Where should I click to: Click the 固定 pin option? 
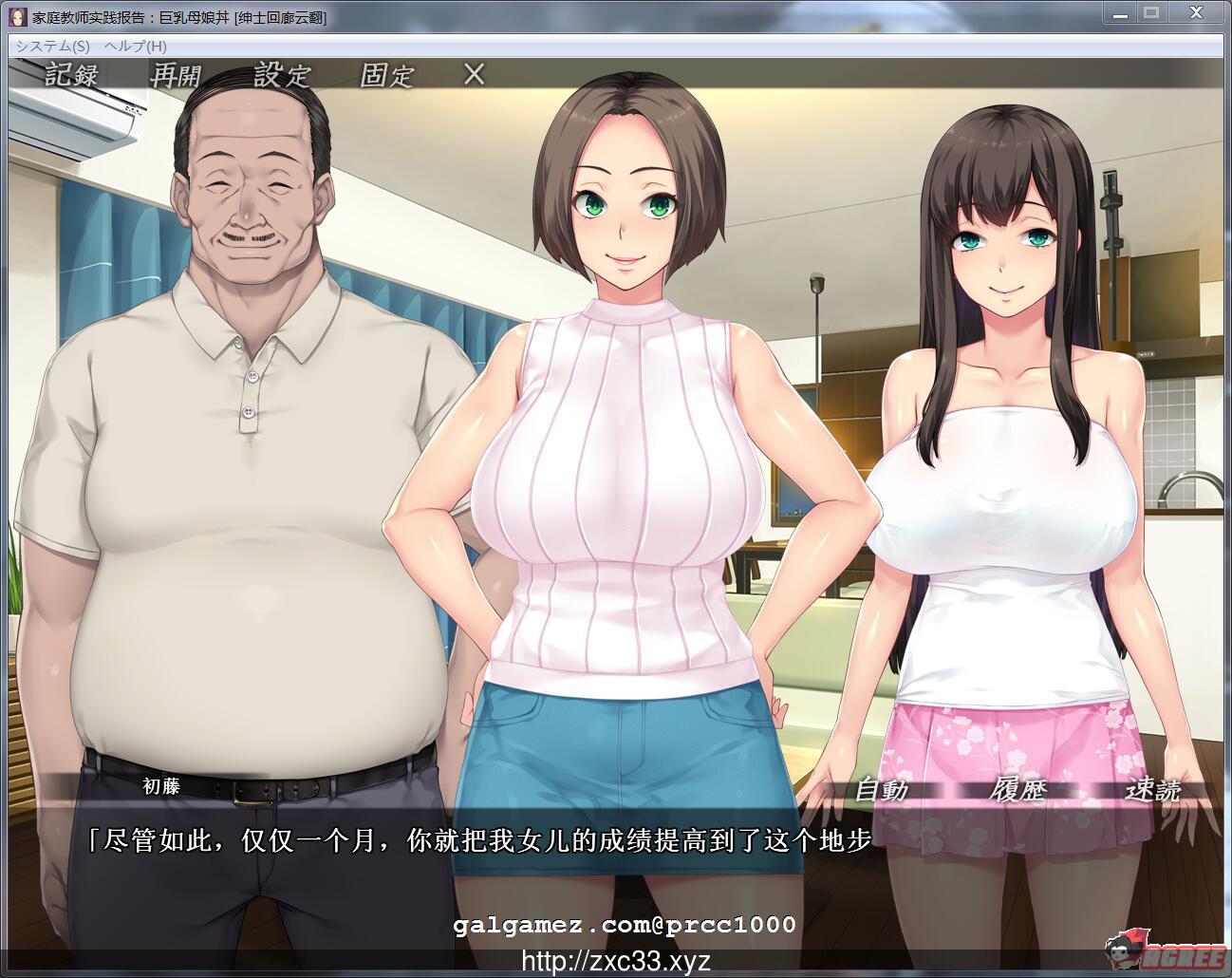pyautogui.click(x=387, y=74)
